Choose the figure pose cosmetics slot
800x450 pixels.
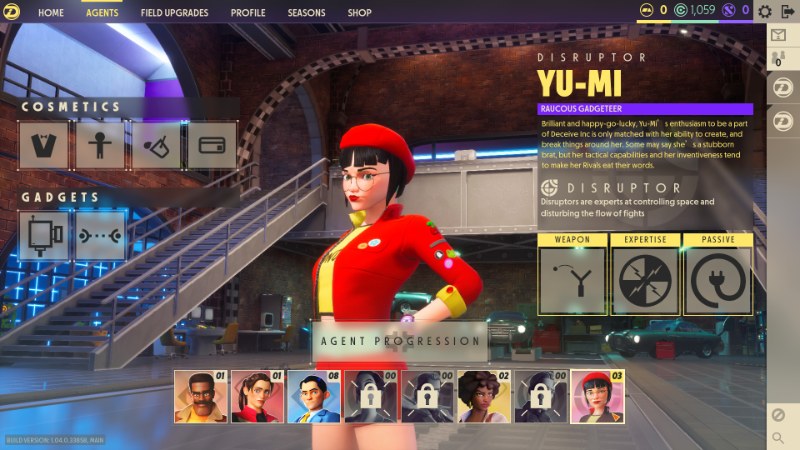click(100, 146)
